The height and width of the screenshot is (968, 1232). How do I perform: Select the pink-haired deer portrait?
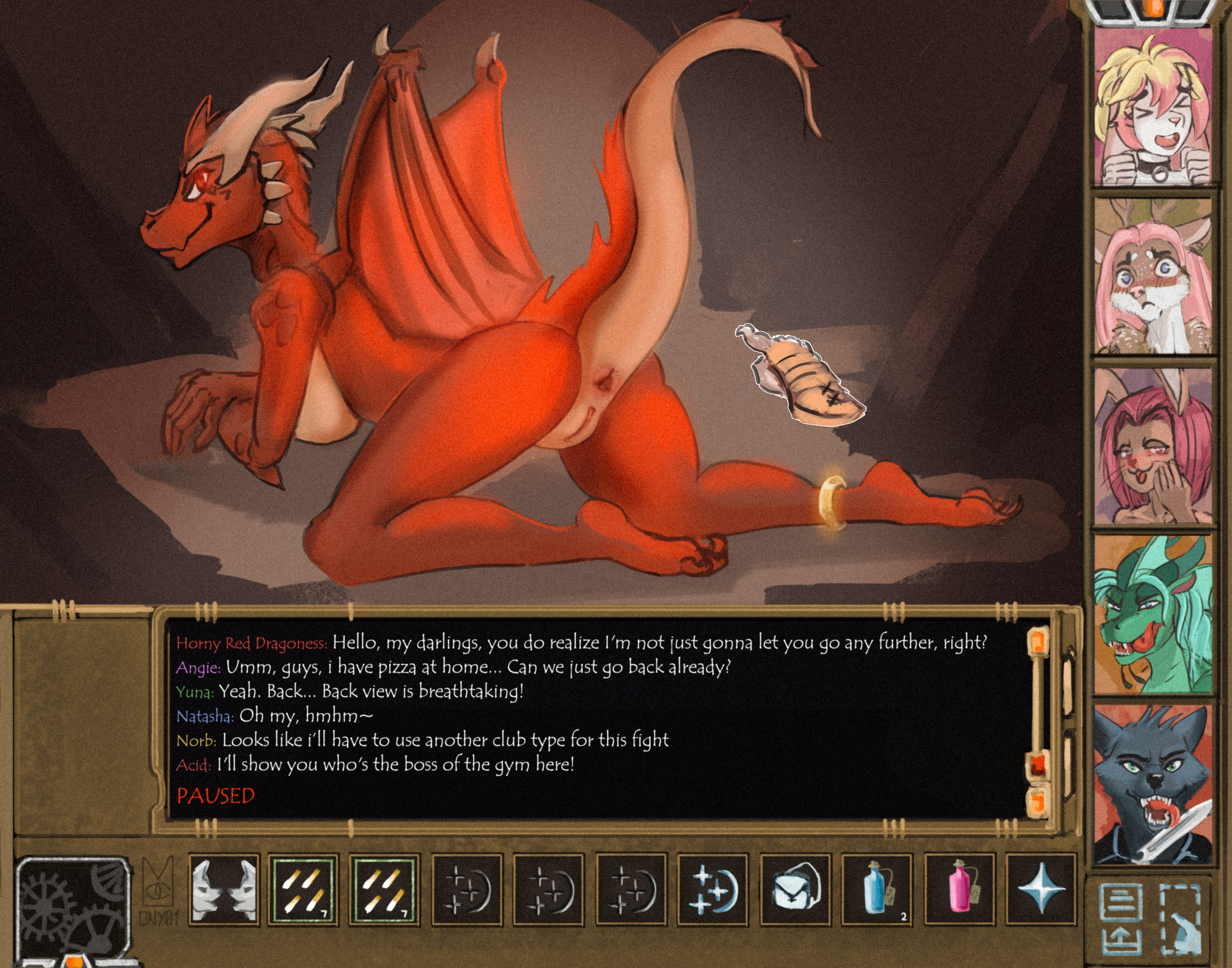pos(1152,276)
